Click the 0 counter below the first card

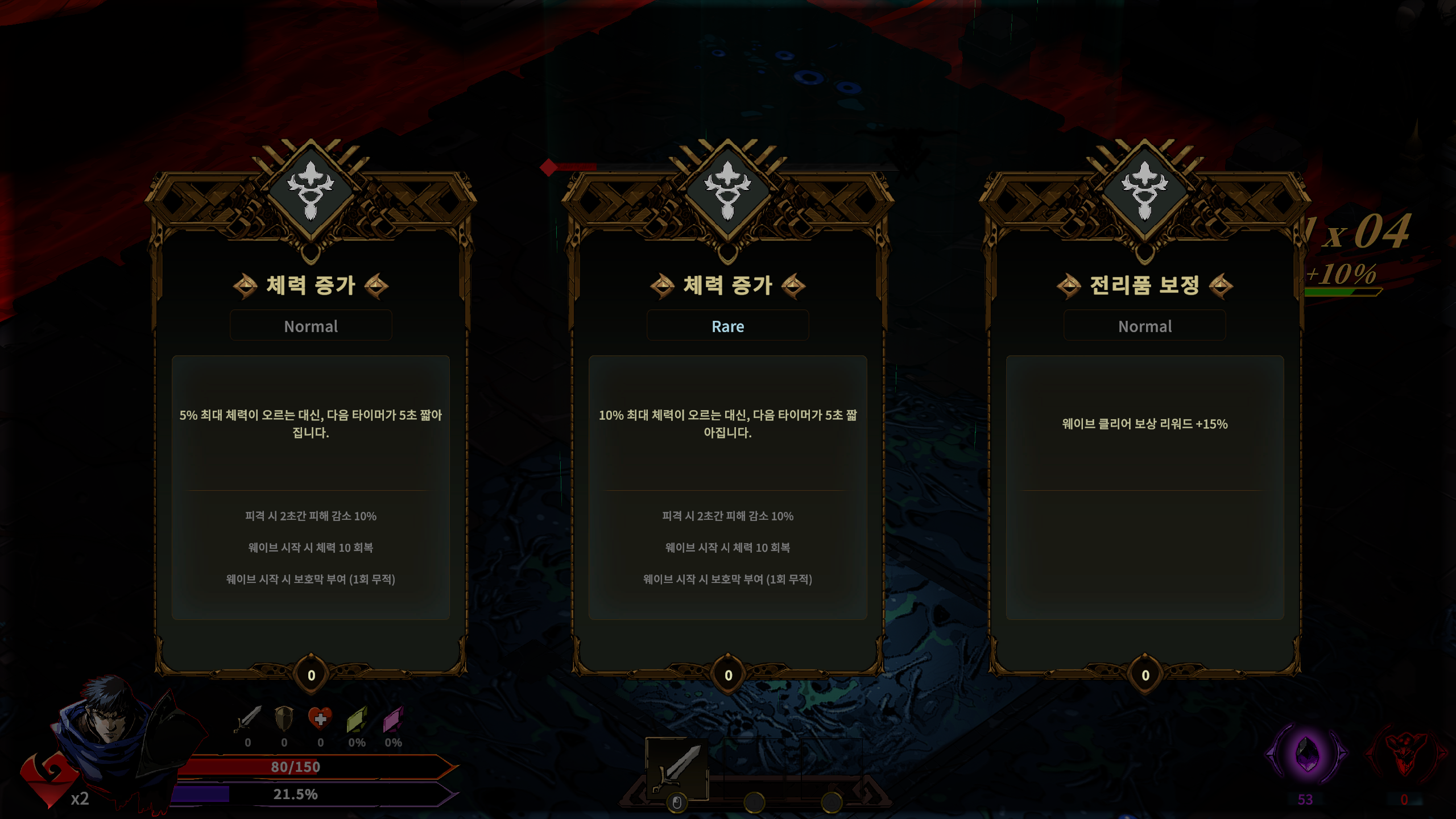[311, 676]
